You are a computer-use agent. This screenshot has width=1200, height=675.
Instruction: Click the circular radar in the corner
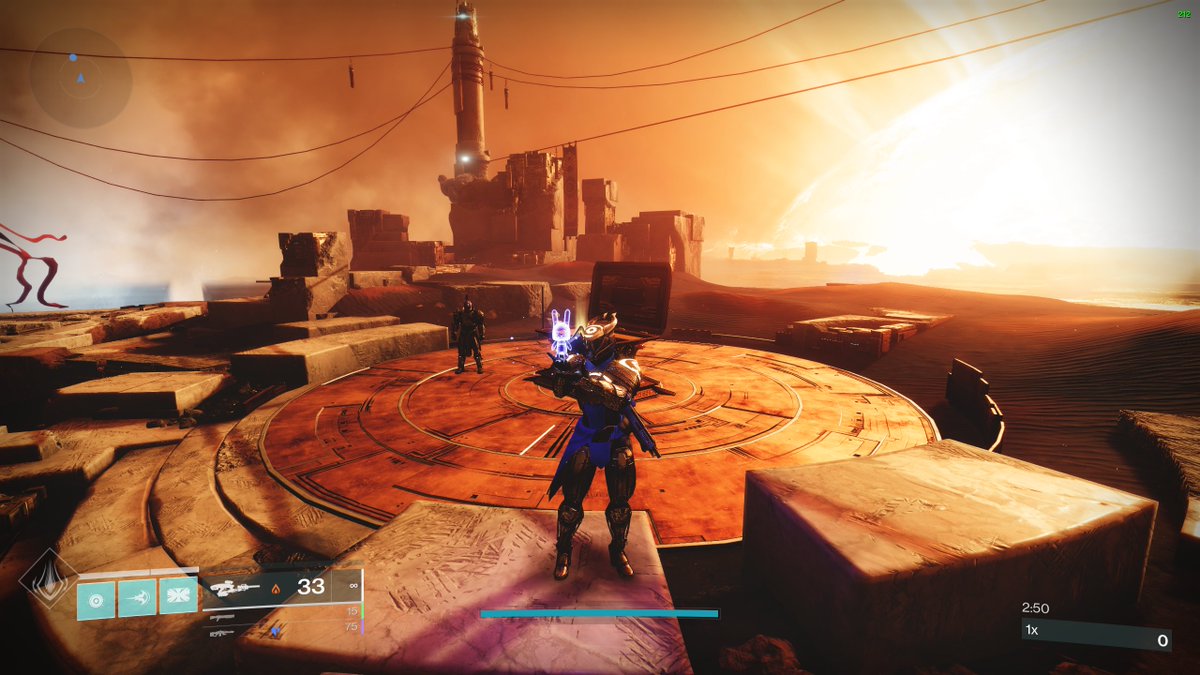[x=80, y=77]
